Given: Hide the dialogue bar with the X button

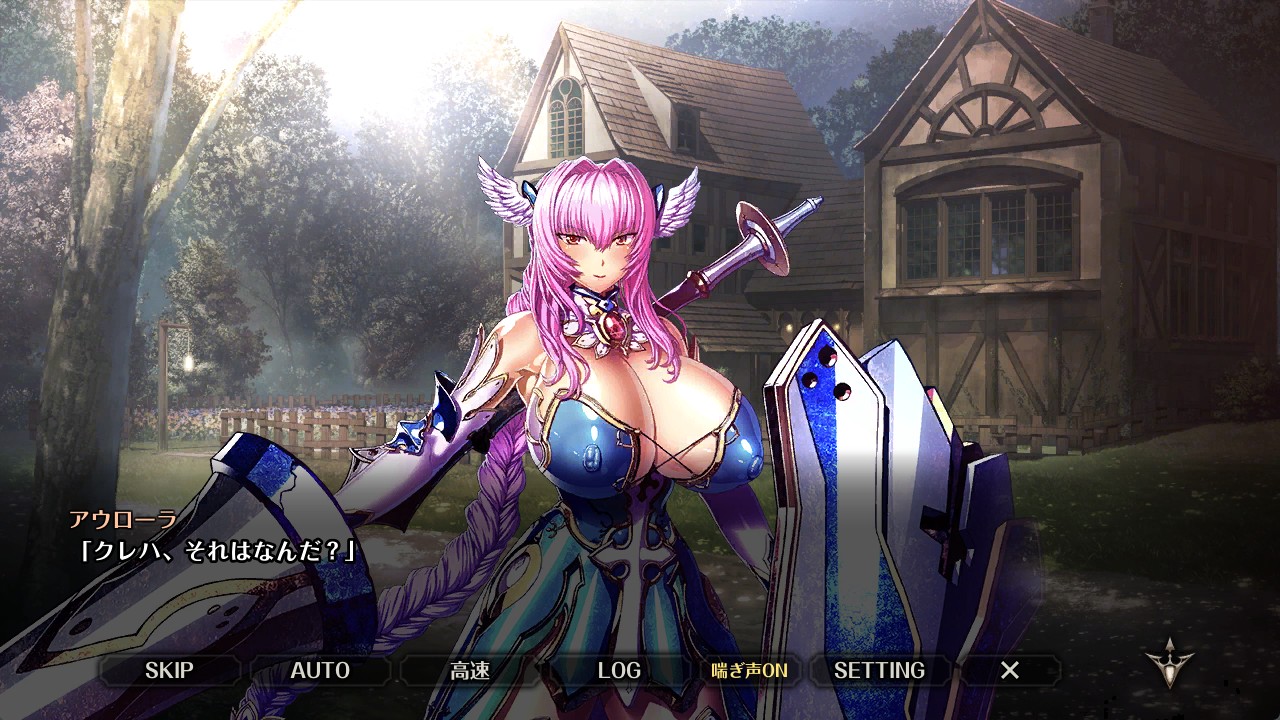Looking at the screenshot, I should pyautogui.click(x=1010, y=670).
